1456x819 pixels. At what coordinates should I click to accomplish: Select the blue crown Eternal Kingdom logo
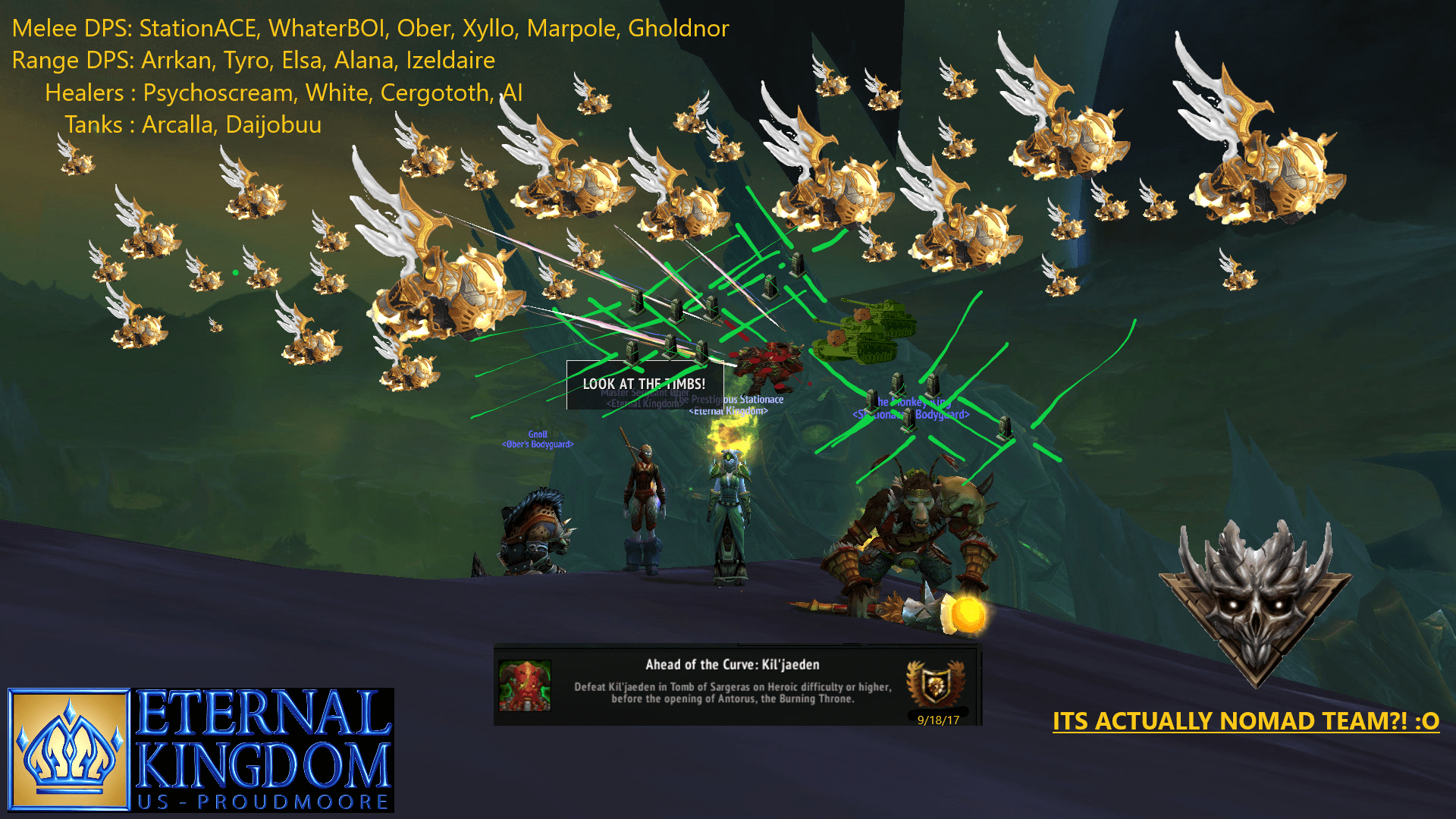pyautogui.click(x=68, y=747)
